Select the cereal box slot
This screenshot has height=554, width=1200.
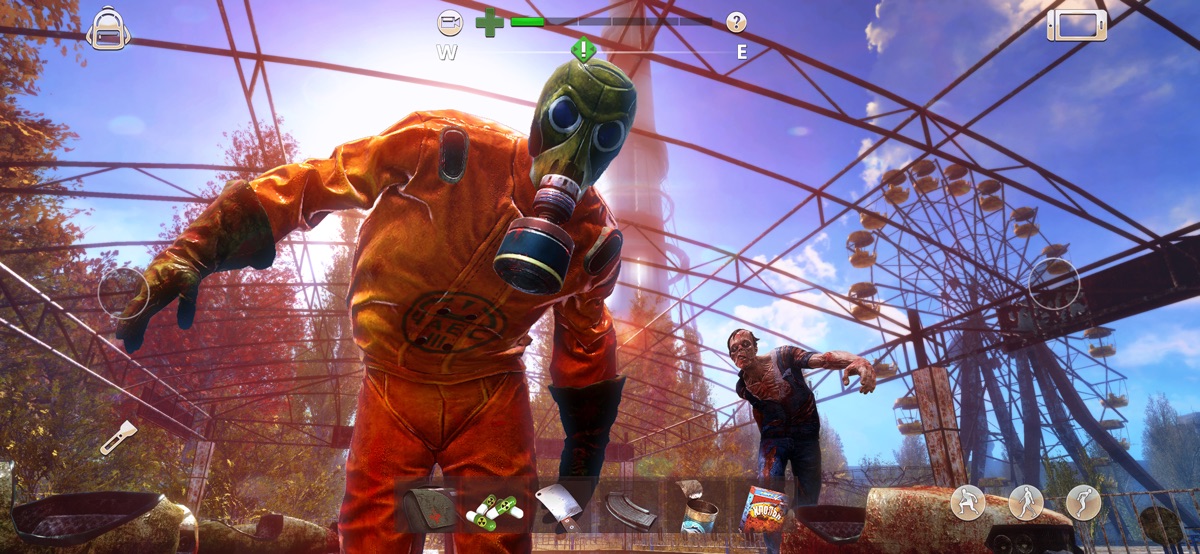(763, 508)
